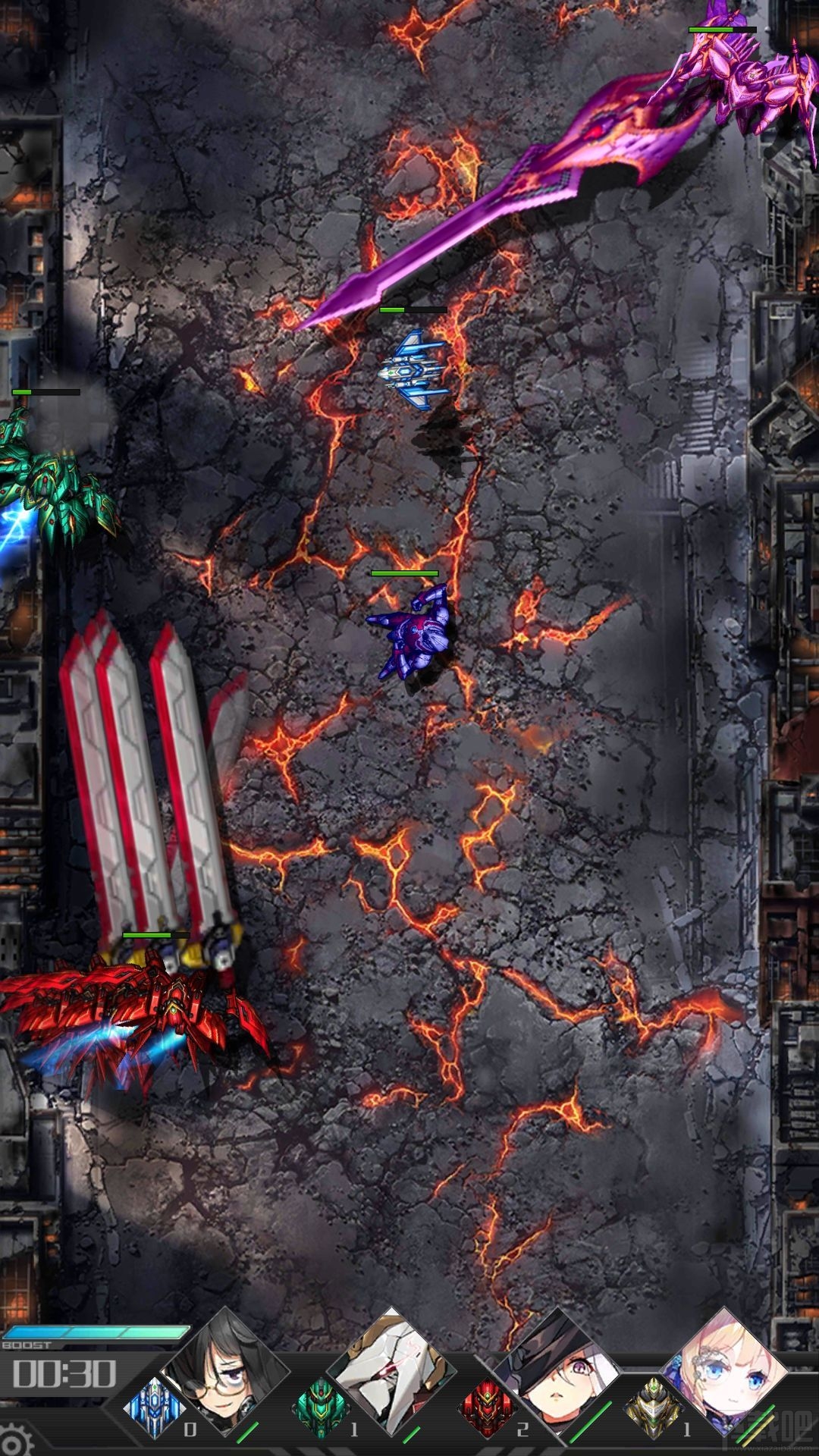This screenshot has height=1456, width=819.
Task: Open the gear settings menu
Action: tap(15, 1440)
